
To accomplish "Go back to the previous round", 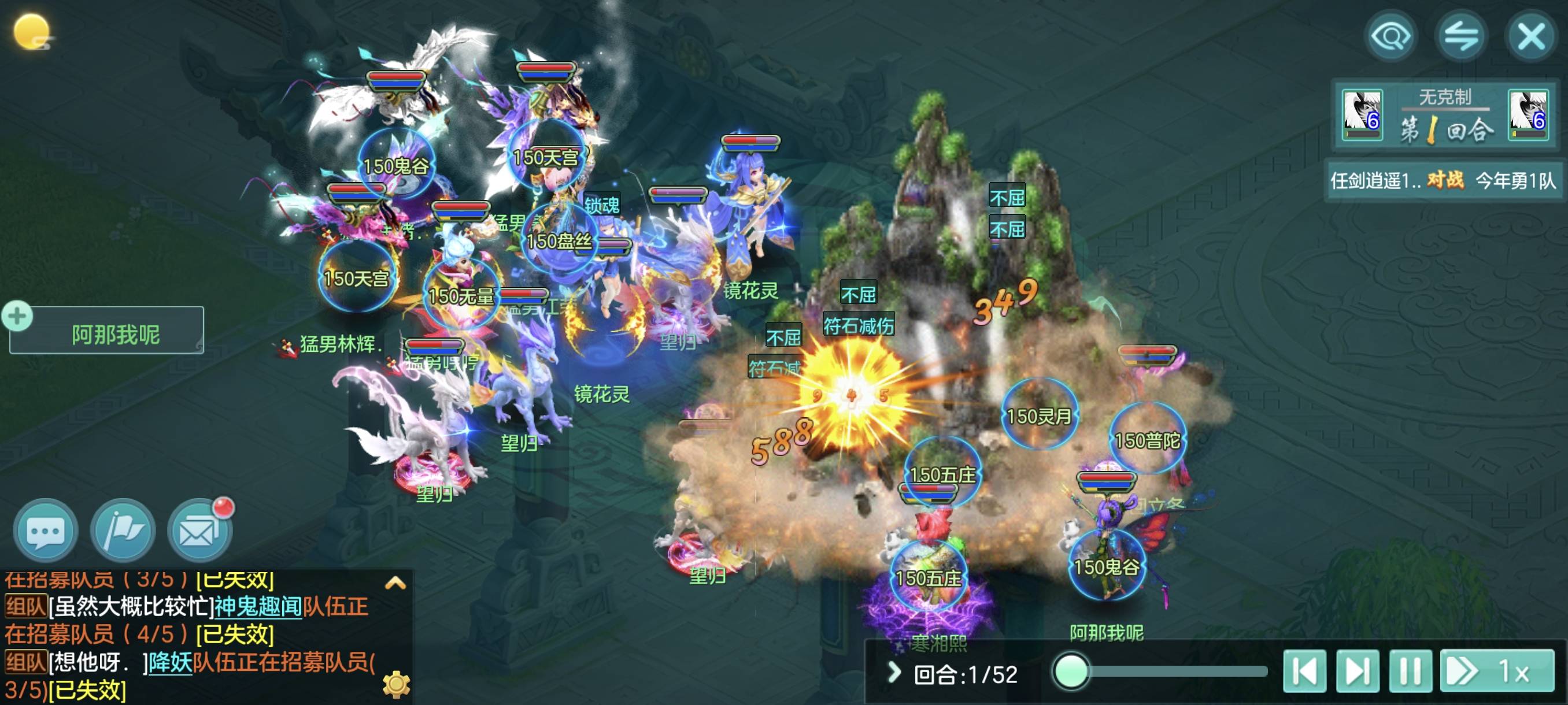I will (1304, 671).
